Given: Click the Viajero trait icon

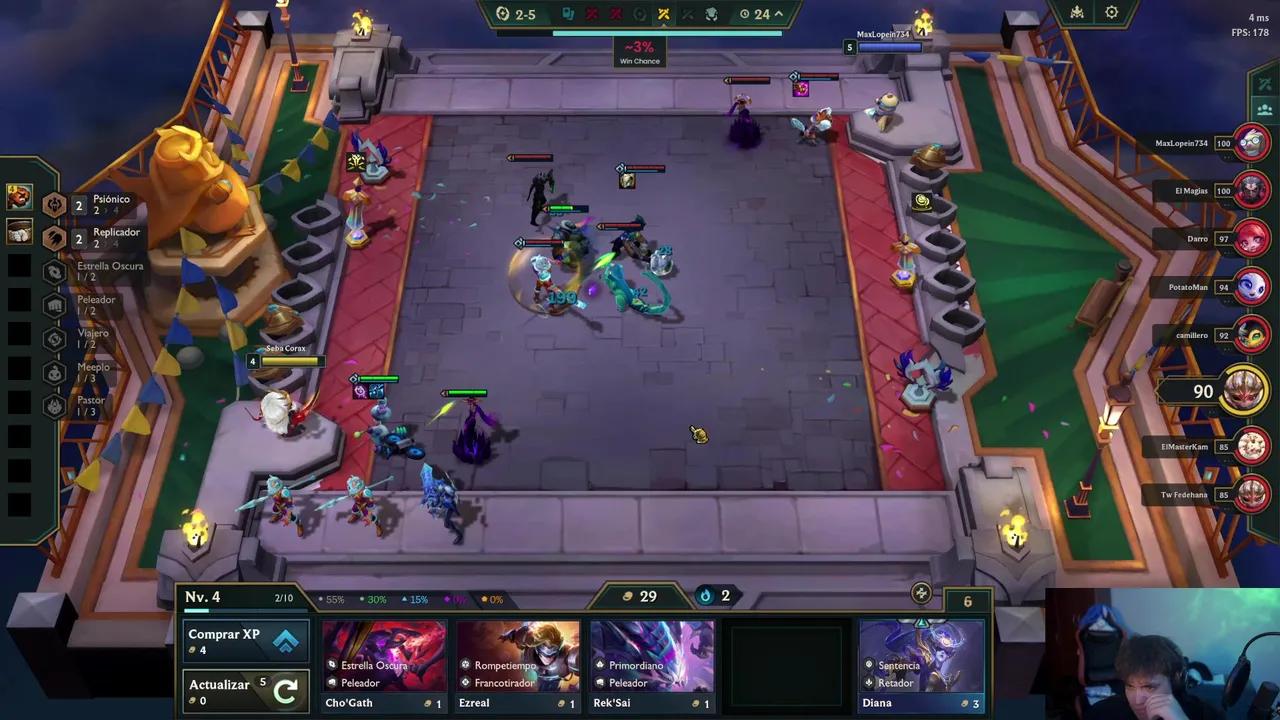Looking at the screenshot, I should click(55, 339).
